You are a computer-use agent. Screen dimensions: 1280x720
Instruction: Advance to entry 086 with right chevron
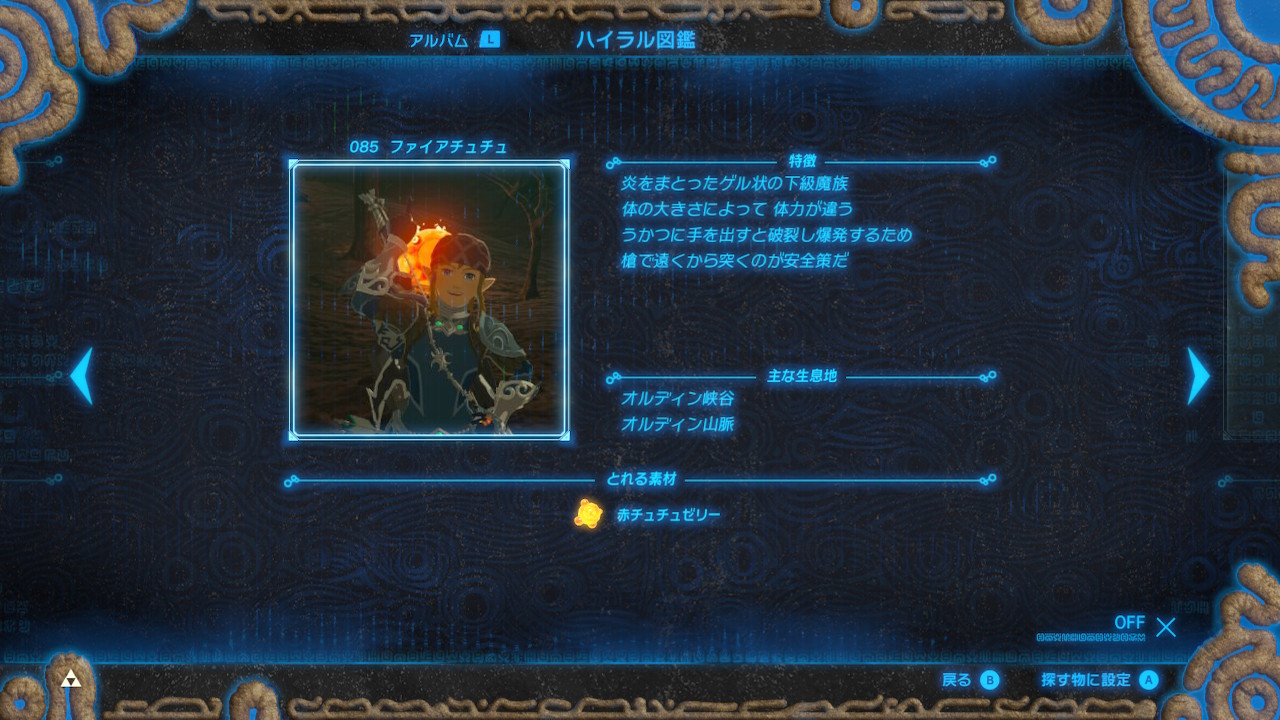pyautogui.click(x=1196, y=375)
